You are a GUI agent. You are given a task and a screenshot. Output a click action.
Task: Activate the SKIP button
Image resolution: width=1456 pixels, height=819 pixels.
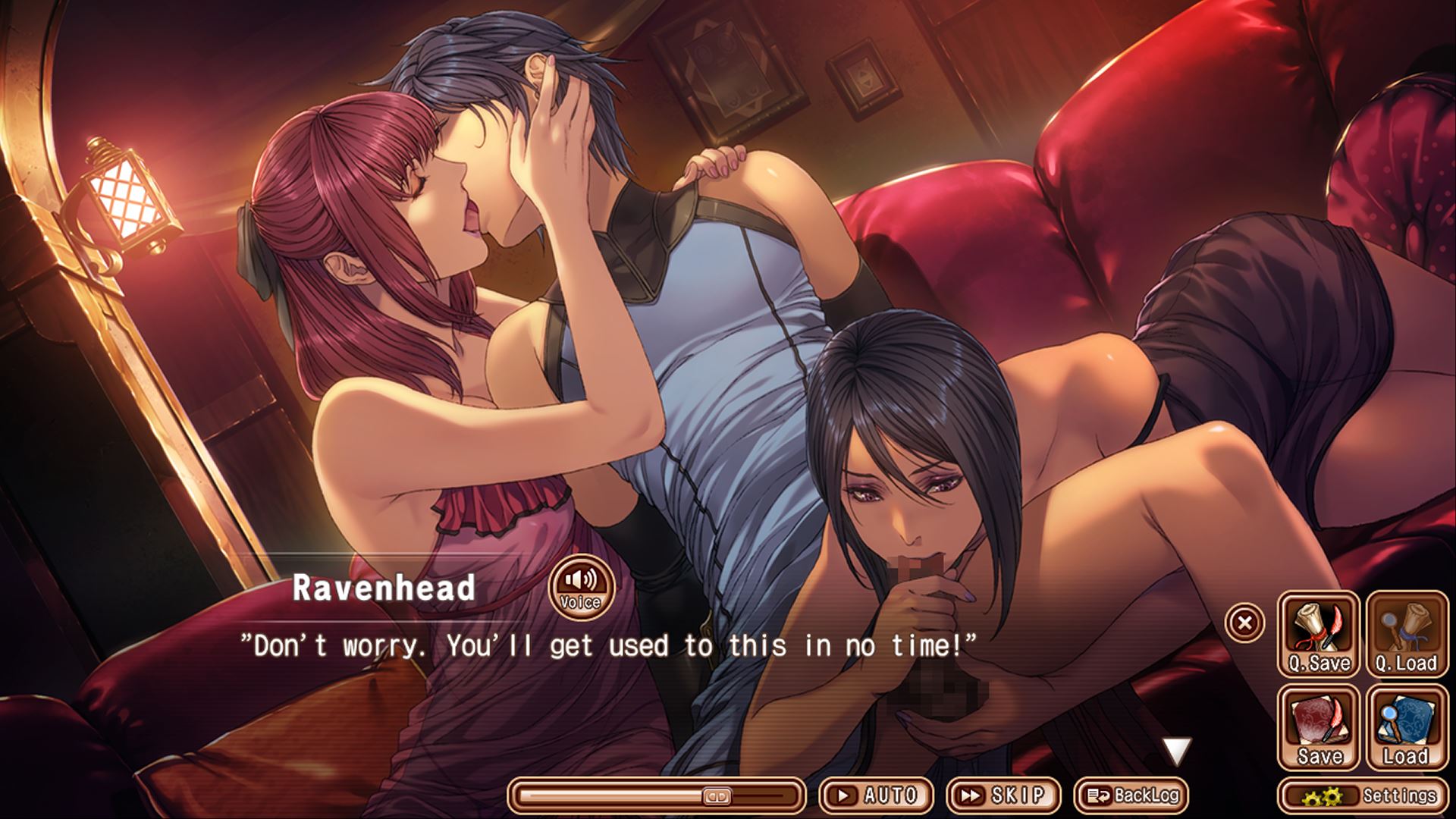pyautogui.click(x=1004, y=795)
